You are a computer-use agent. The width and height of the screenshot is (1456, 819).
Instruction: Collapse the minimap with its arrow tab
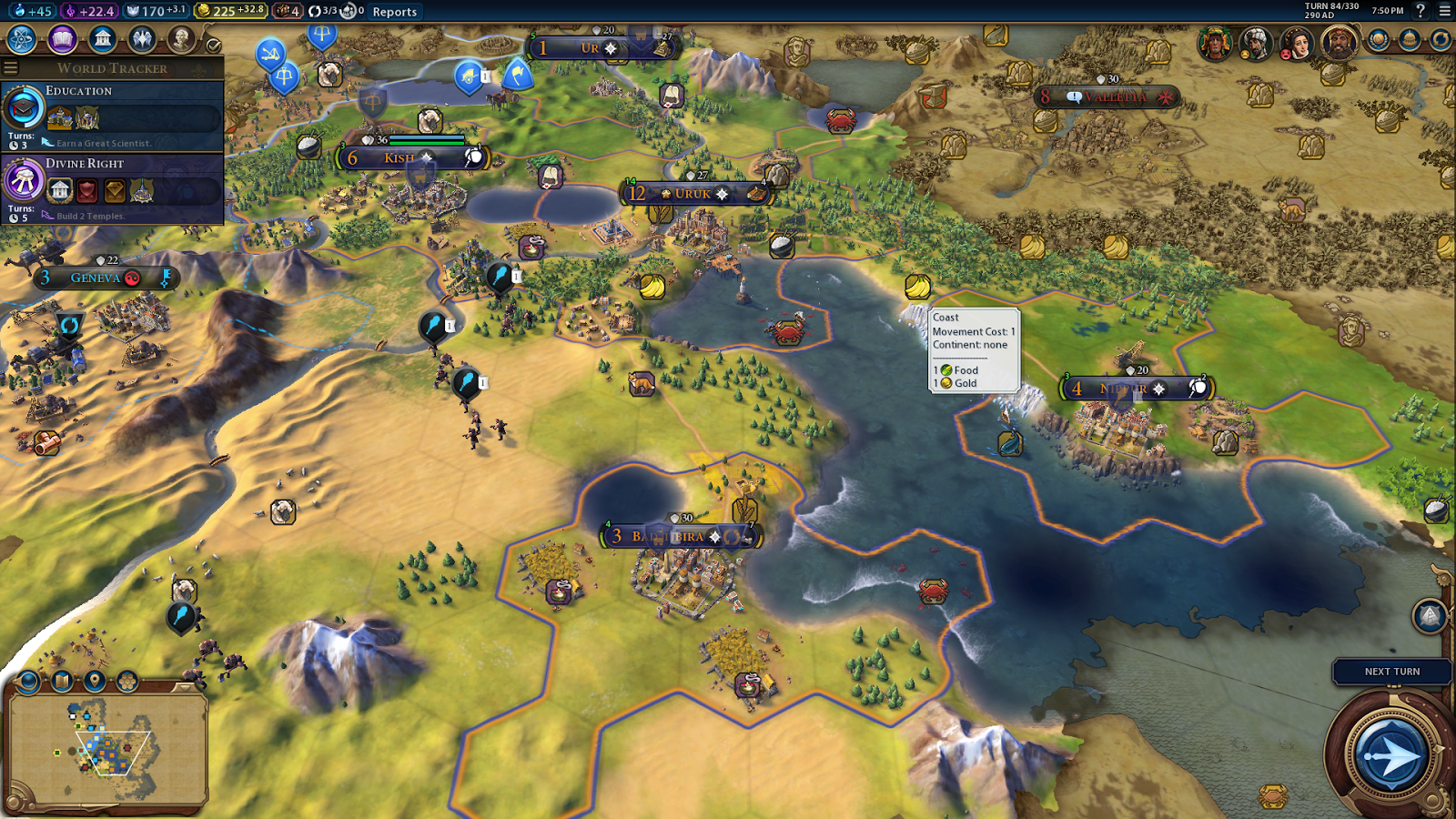click(x=185, y=688)
